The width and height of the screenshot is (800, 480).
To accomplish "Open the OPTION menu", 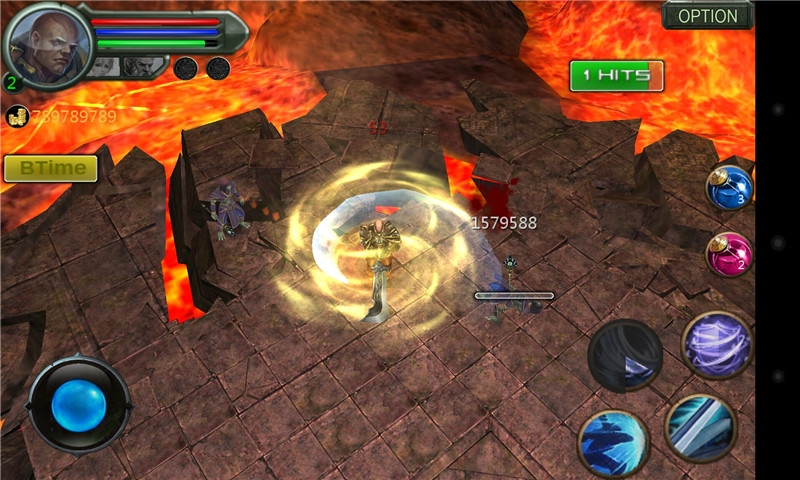I will (707, 16).
